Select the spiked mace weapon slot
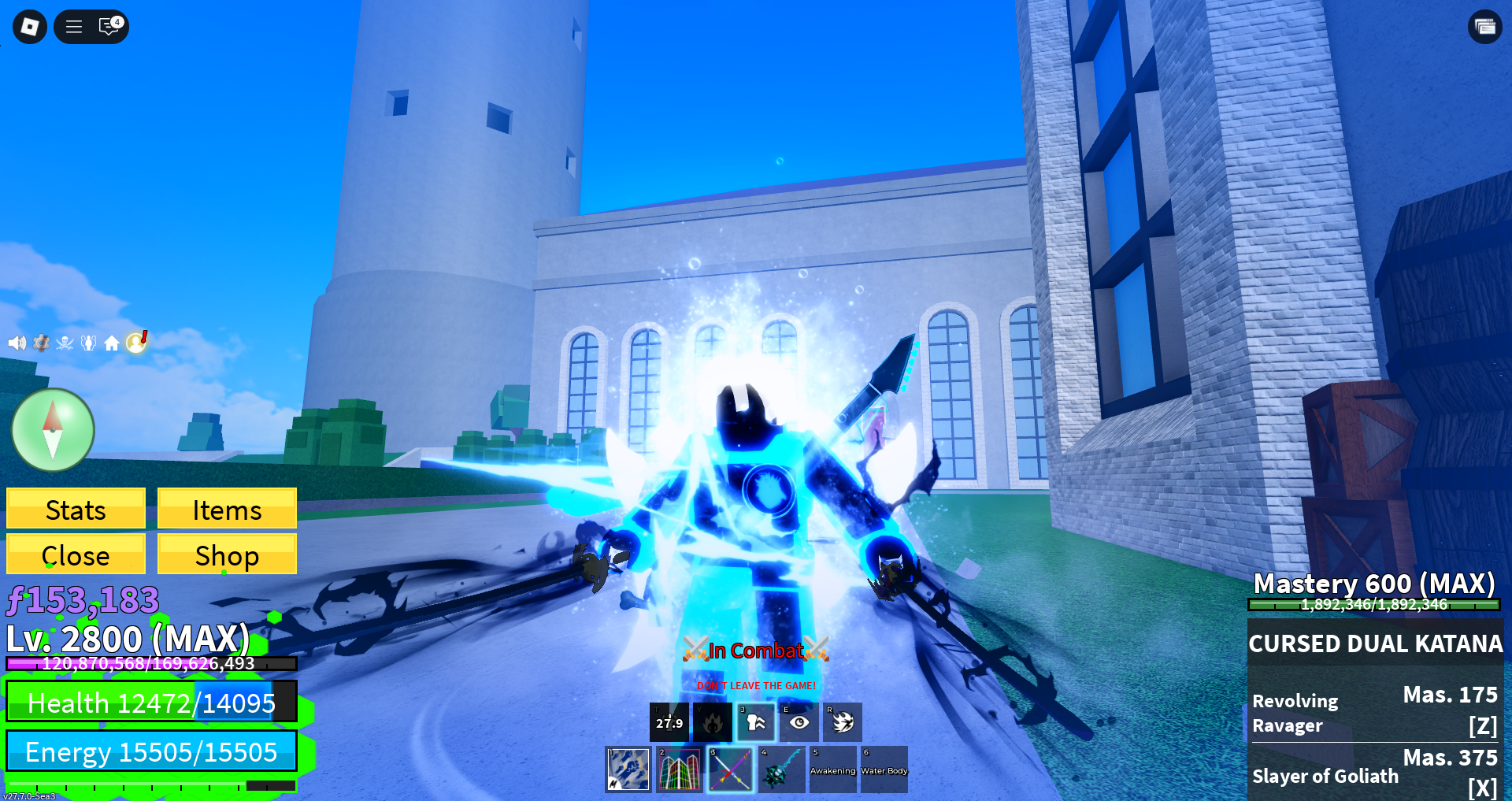This screenshot has height=801, width=1512. [781, 769]
